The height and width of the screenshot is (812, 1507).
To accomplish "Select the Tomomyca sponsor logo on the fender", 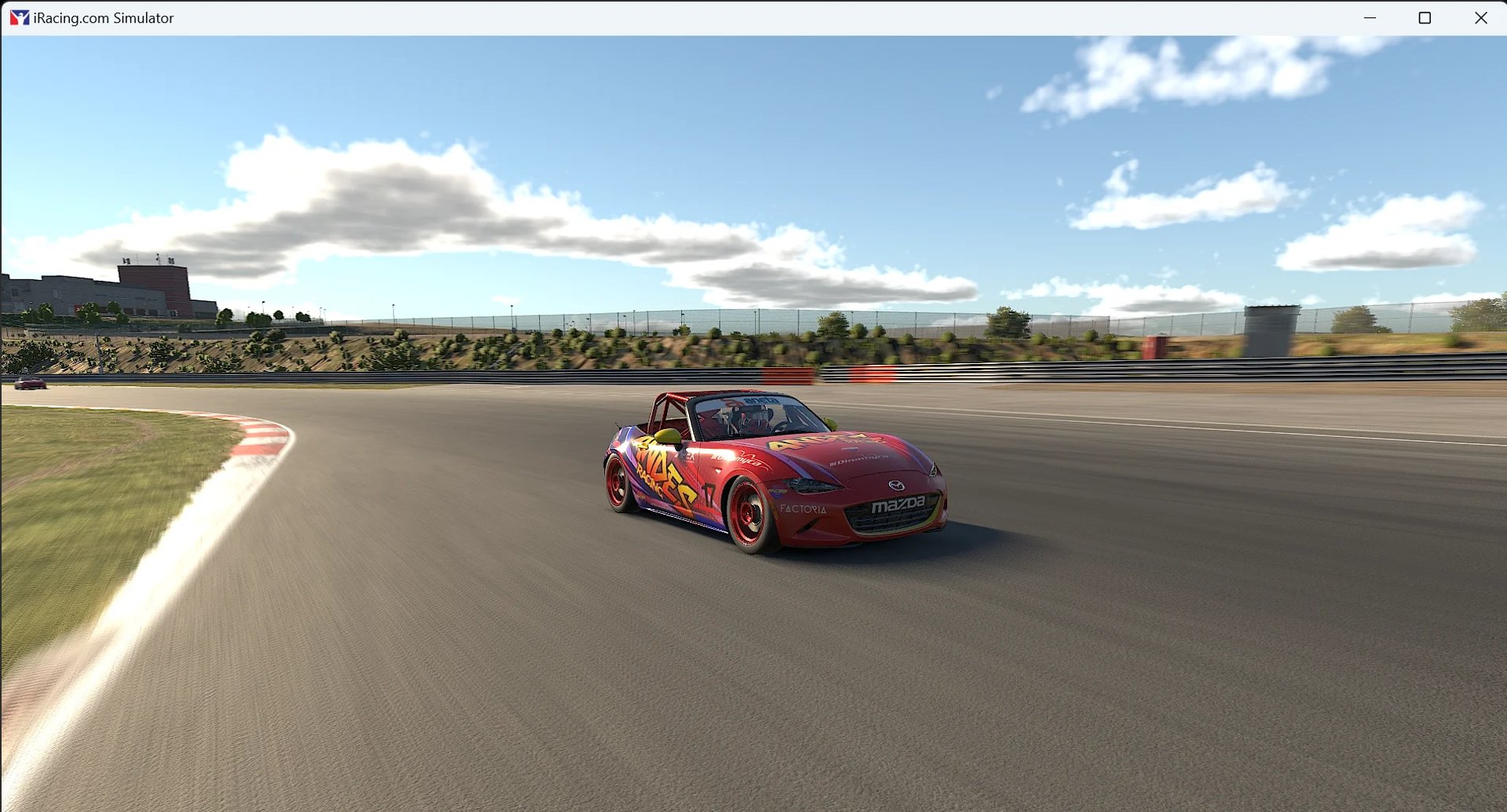I will 735,459.
